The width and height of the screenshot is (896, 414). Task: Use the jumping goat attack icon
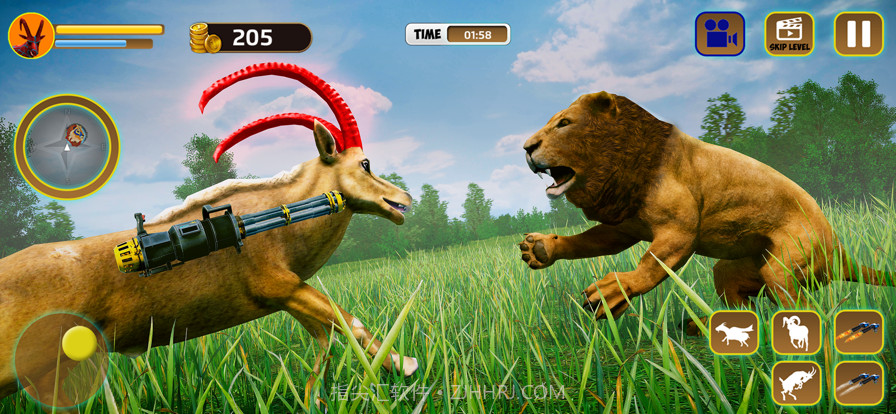(x=796, y=383)
